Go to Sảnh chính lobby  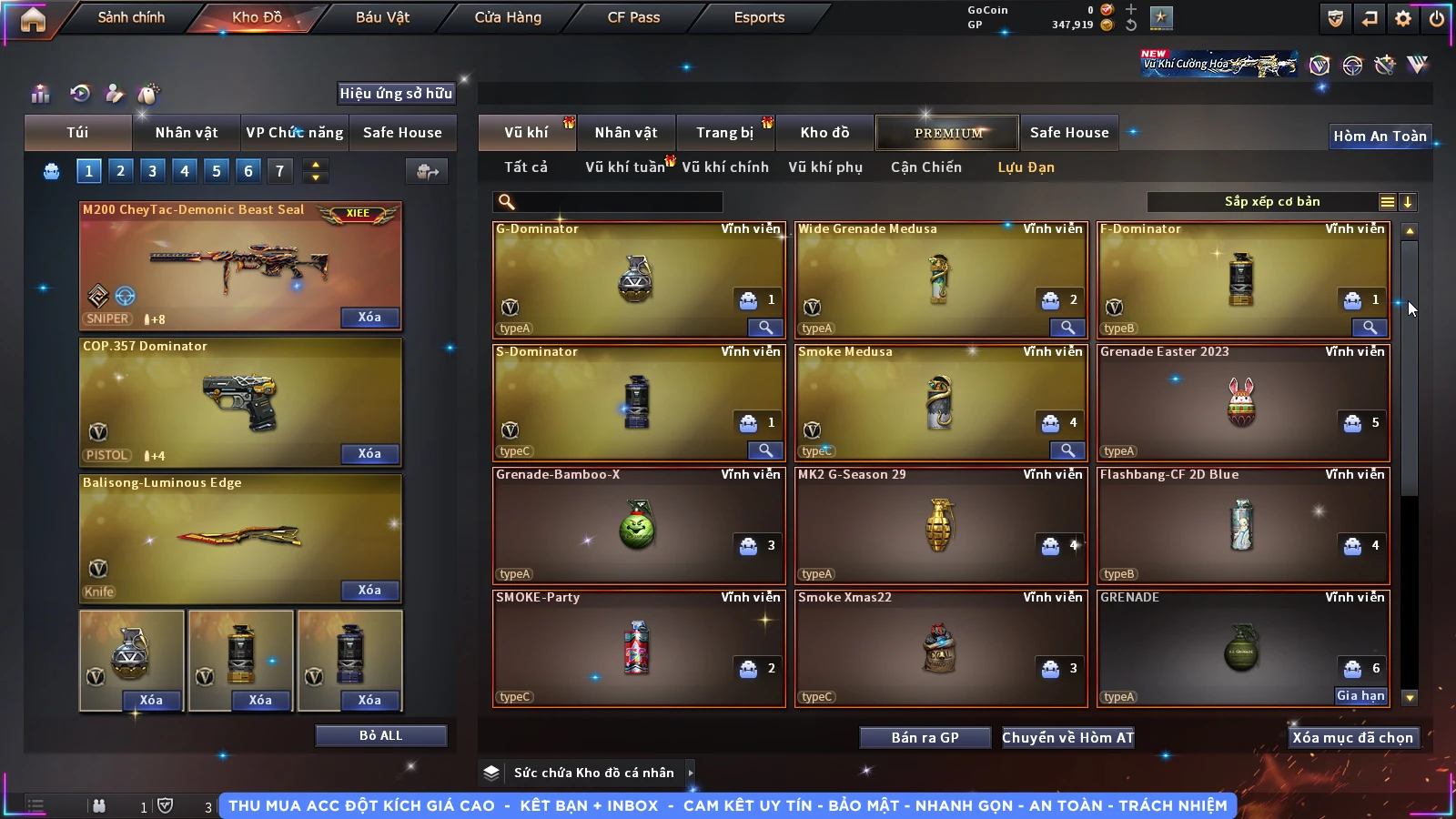[x=131, y=17]
